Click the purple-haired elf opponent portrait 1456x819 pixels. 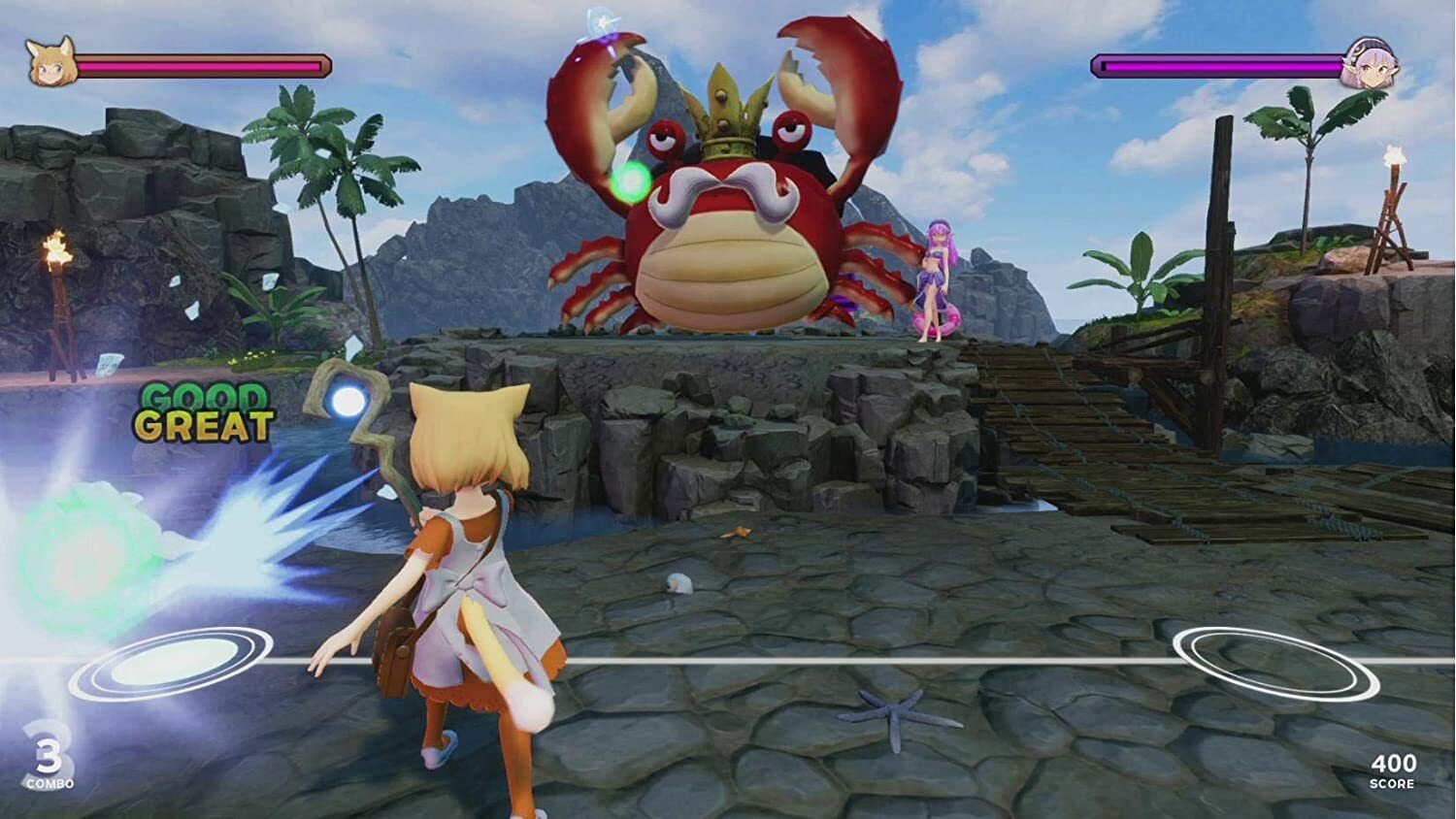tap(1370, 66)
